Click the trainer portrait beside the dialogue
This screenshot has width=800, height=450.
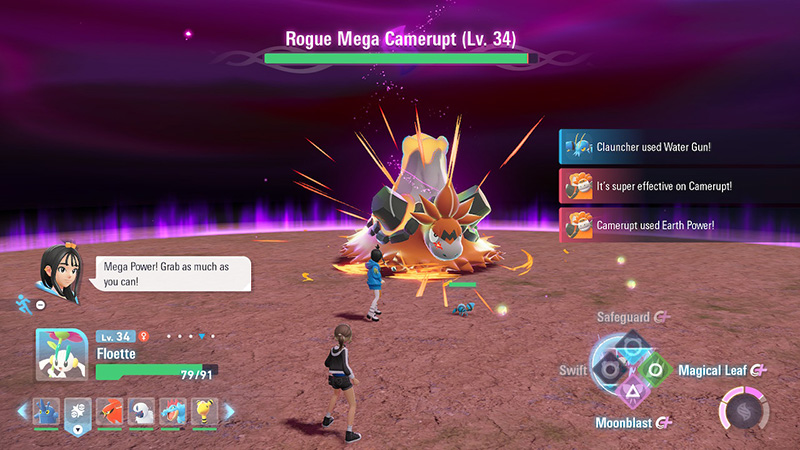(x=56, y=266)
